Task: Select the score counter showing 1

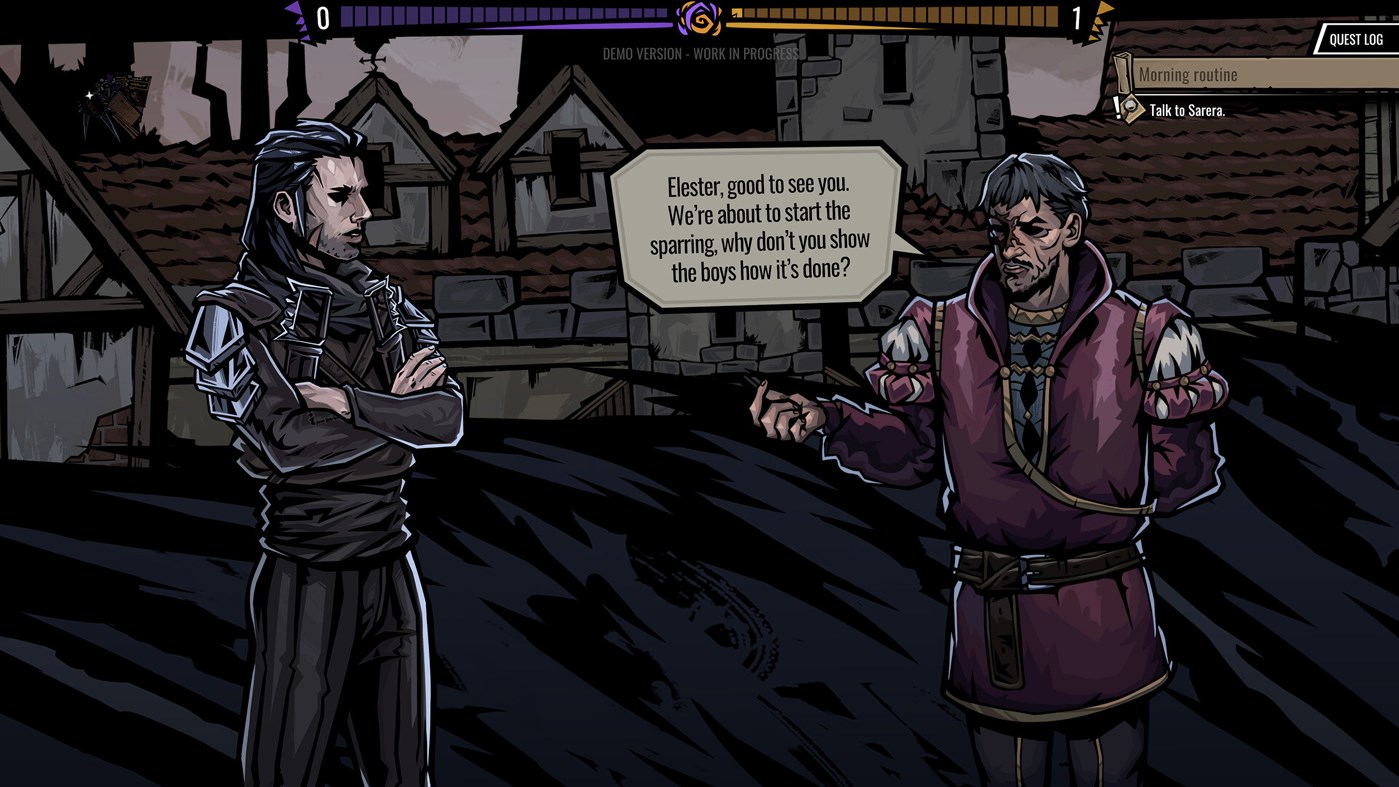Action: pyautogui.click(x=1078, y=16)
